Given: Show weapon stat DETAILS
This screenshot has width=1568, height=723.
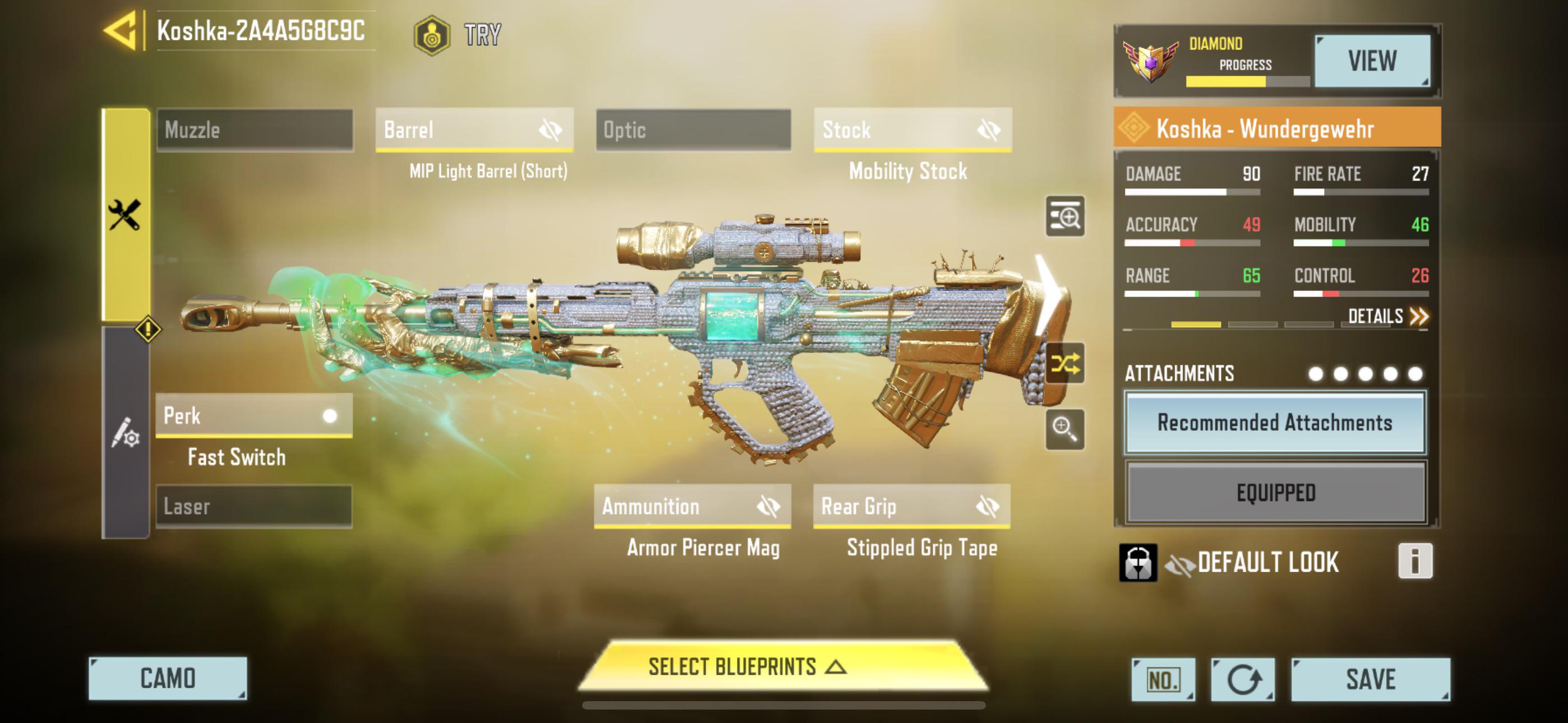Looking at the screenshot, I should click(x=1387, y=317).
